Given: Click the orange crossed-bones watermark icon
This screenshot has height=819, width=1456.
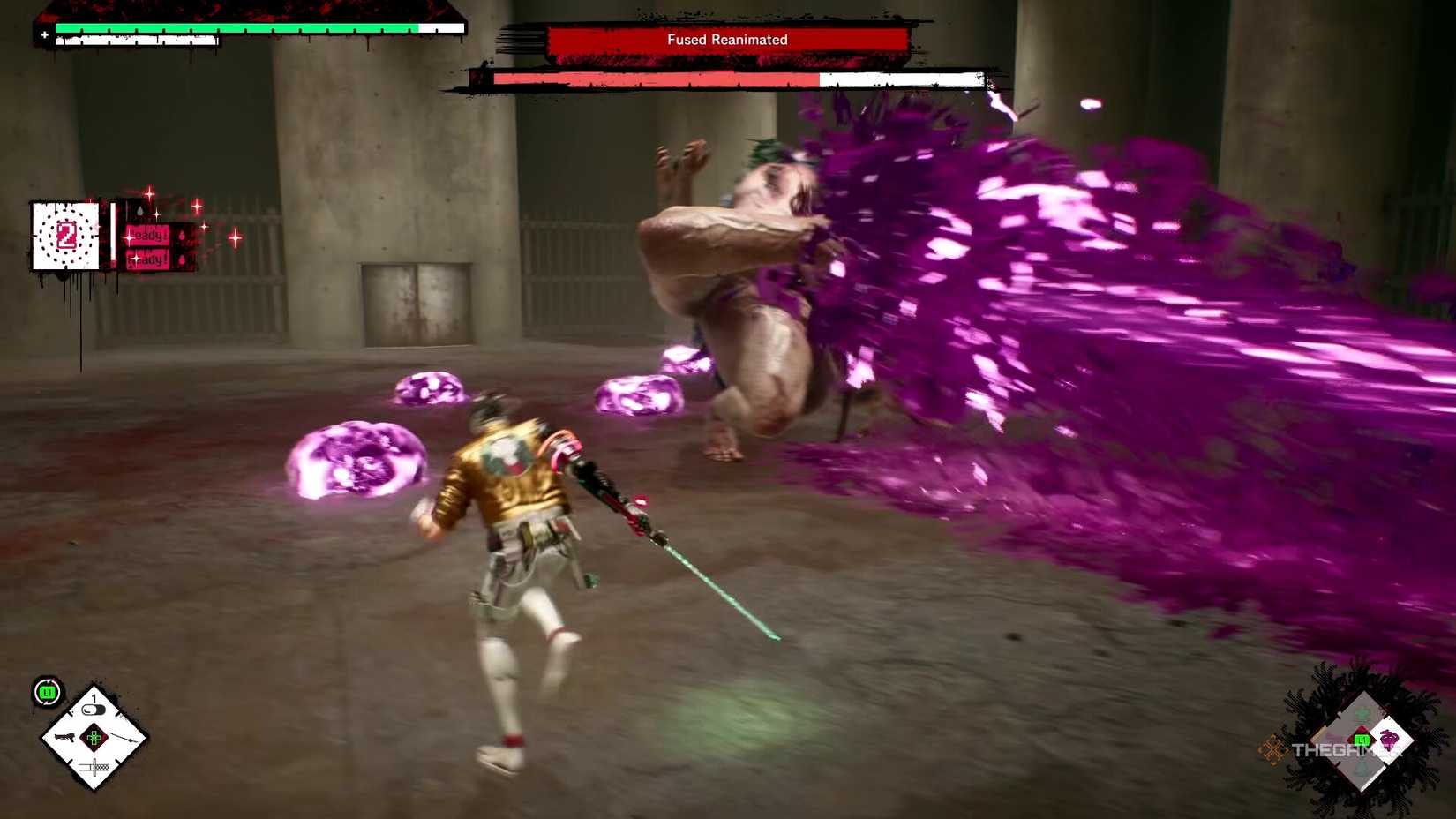Looking at the screenshot, I should [x=1273, y=748].
